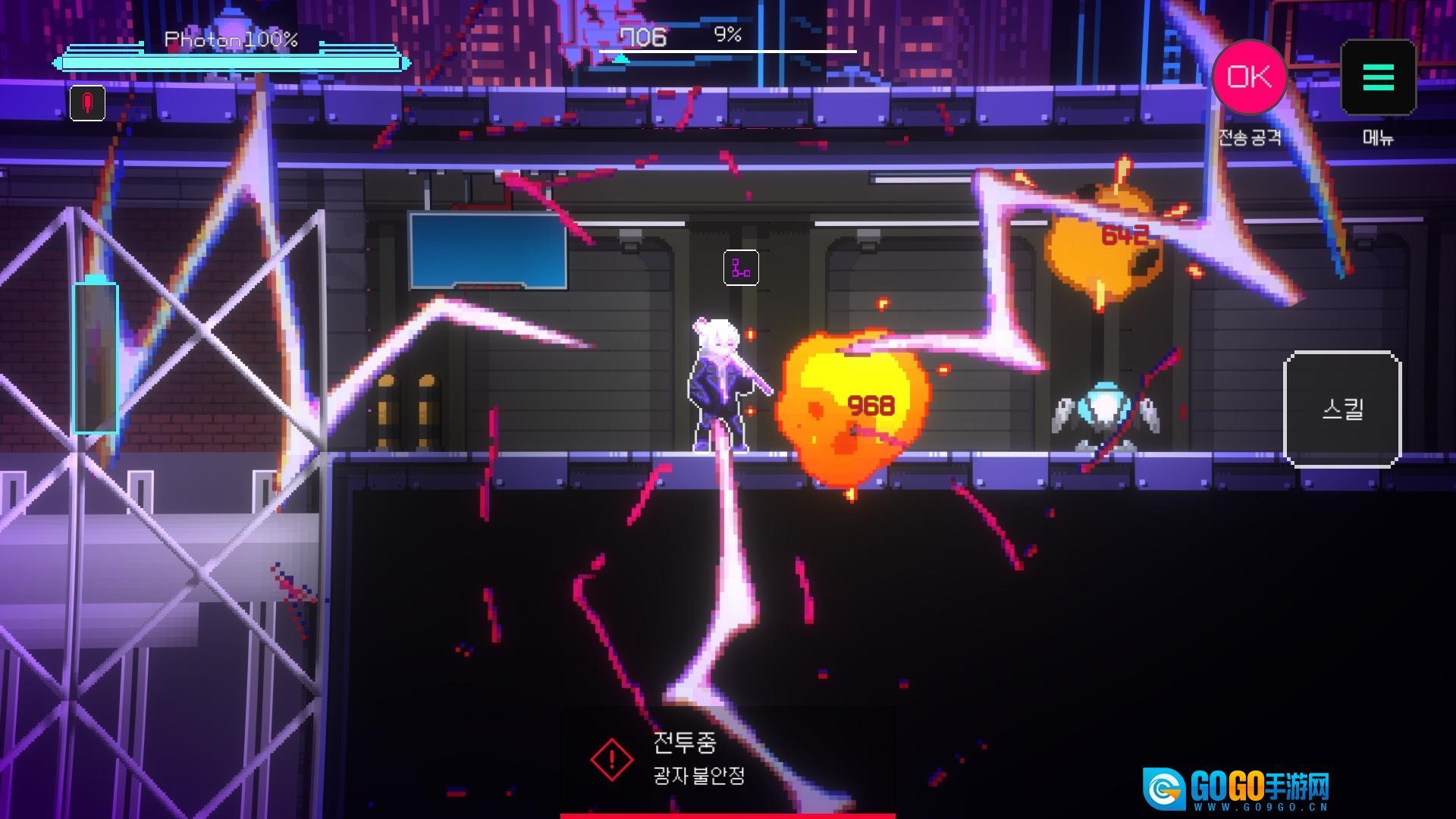The image size is (1456, 819).
Task: Click the purple node icon above the character
Action: point(741,268)
